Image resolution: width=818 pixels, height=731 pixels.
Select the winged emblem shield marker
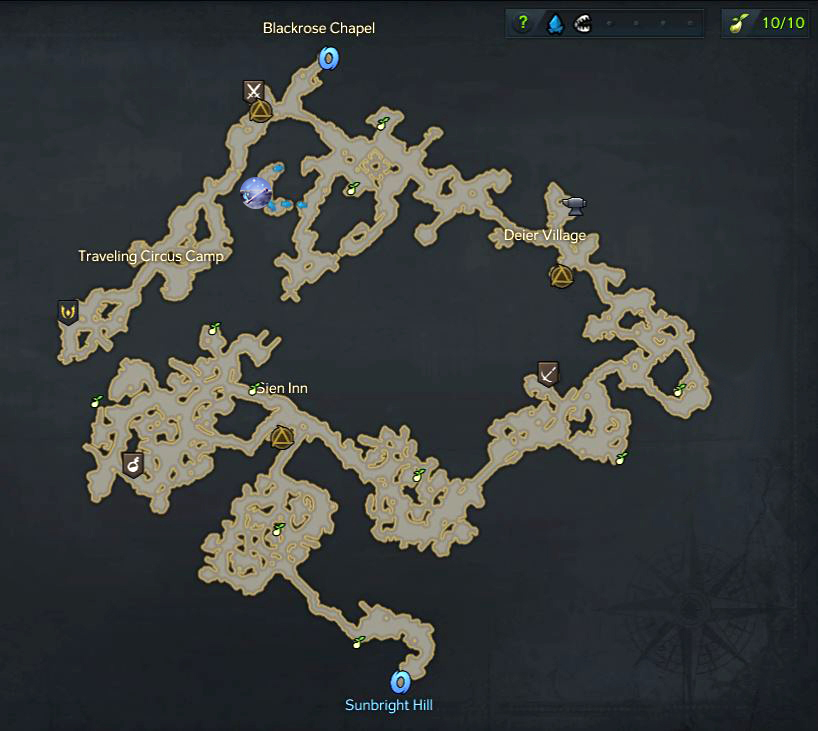point(68,312)
